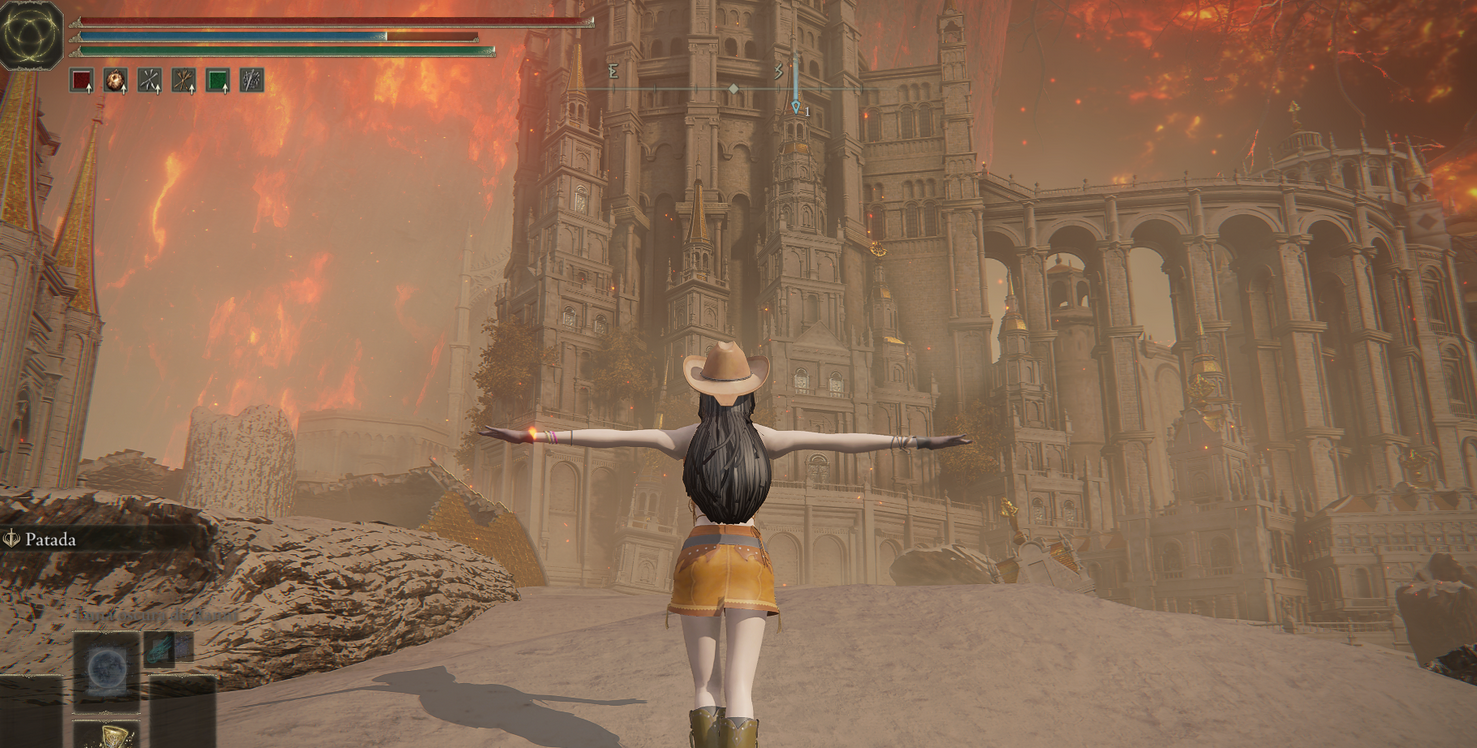Inspect the glowing orange orb buff icon
Viewport: 1477px width, 748px height.
point(116,80)
